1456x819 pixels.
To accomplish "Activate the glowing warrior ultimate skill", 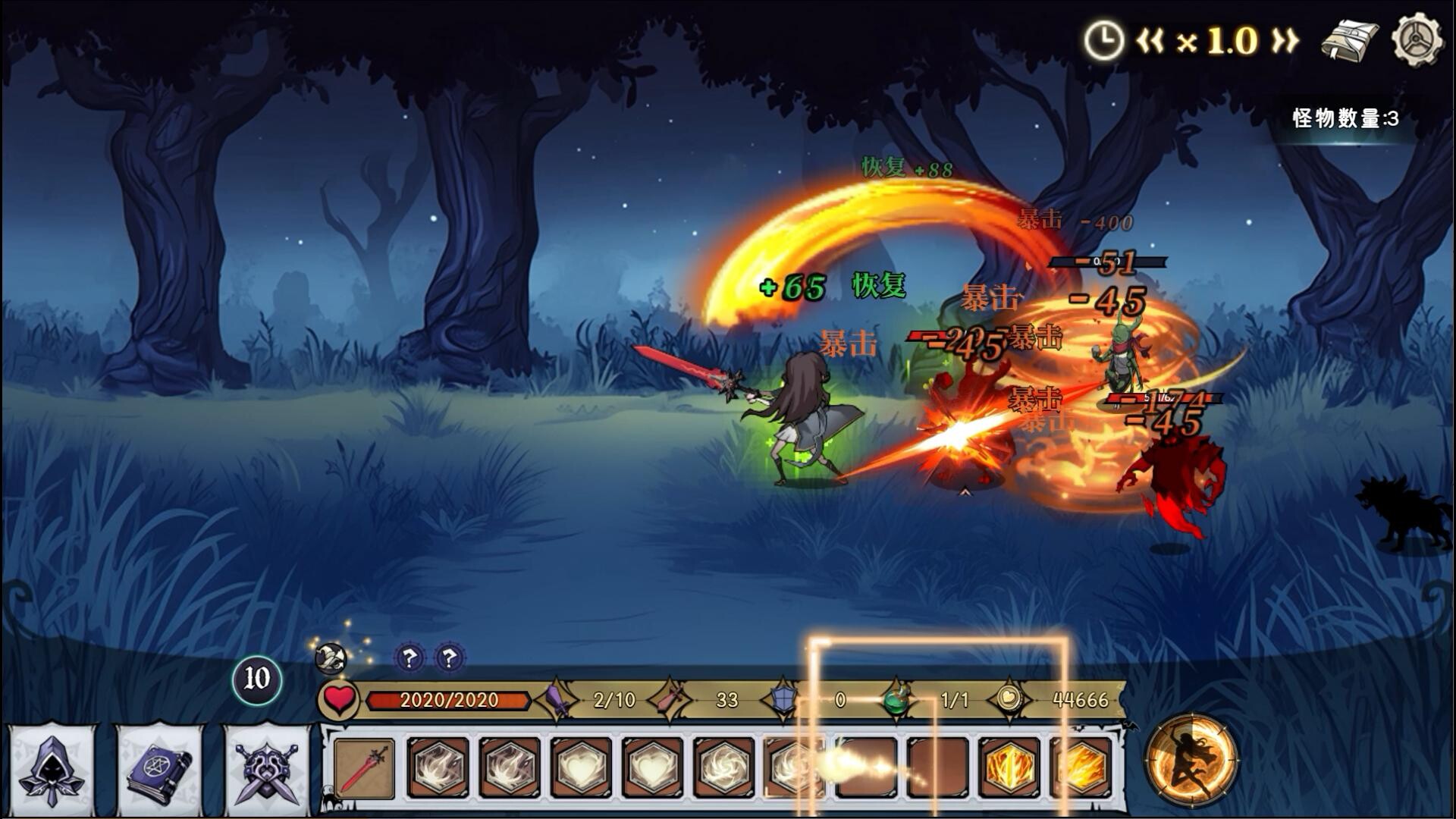I will click(1191, 759).
